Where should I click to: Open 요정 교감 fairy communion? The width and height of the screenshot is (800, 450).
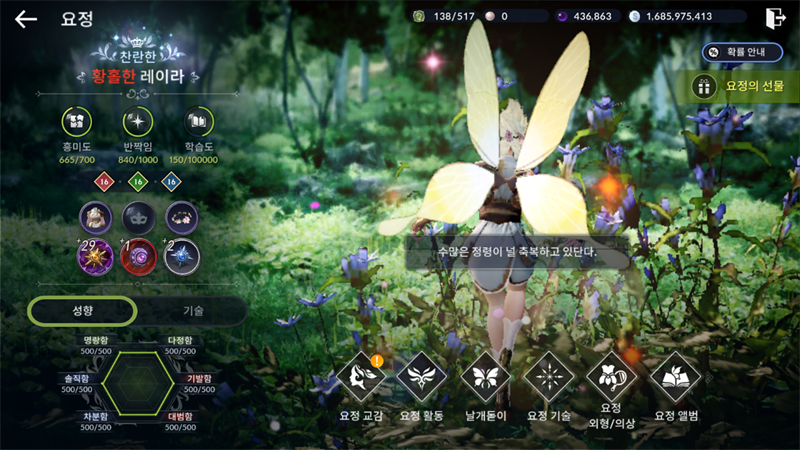click(360, 378)
